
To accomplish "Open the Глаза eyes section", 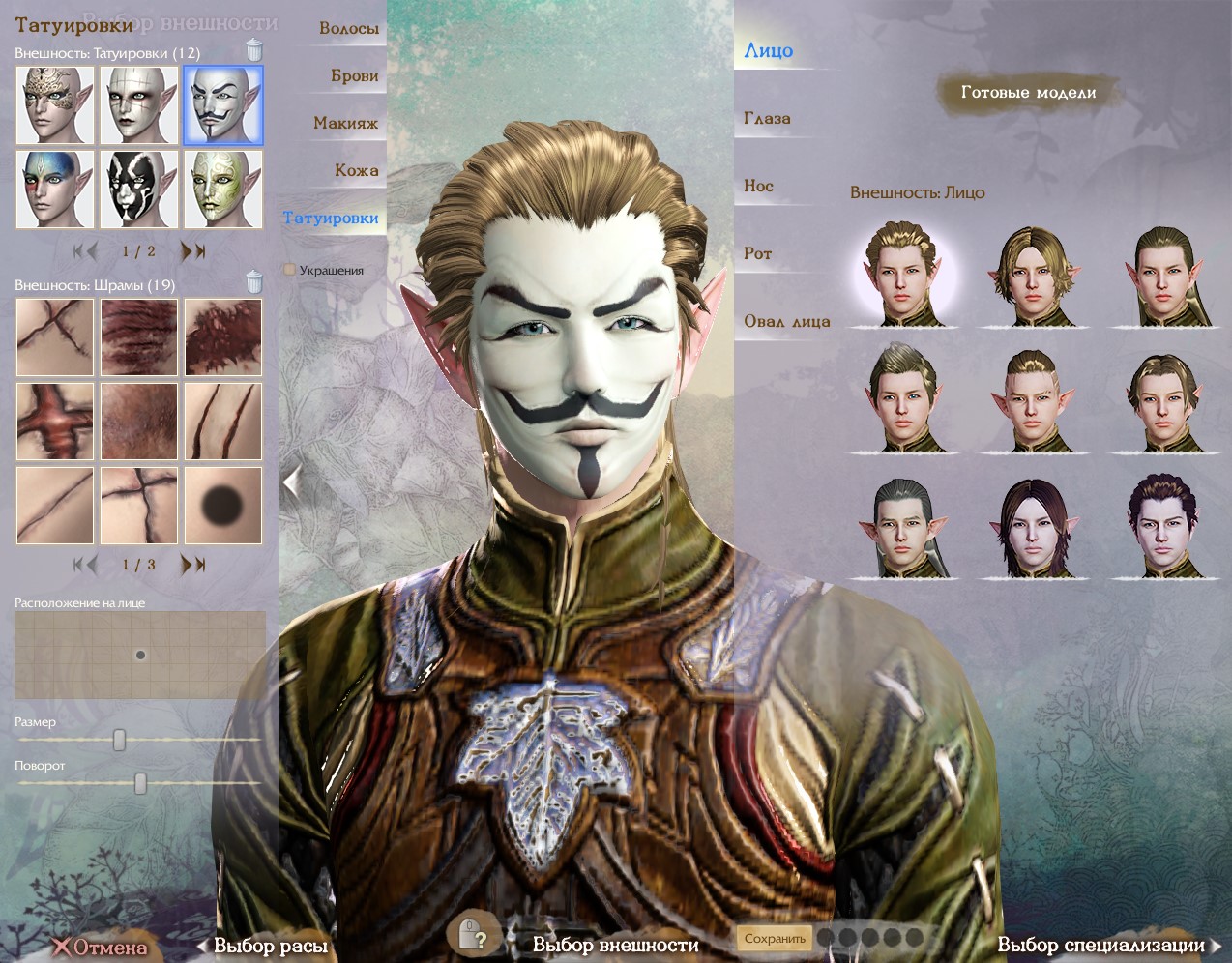I will pos(767,119).
